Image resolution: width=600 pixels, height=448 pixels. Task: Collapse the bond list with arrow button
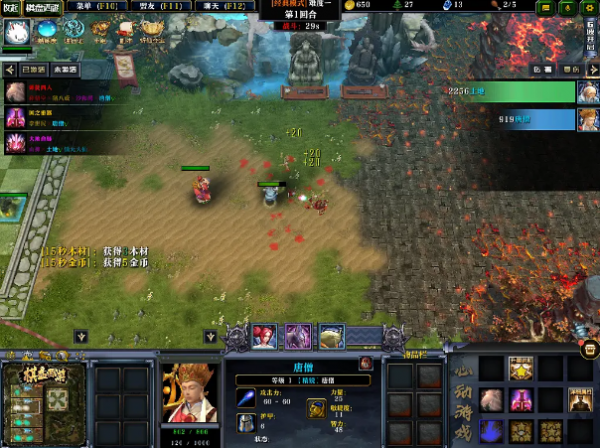tap(10, 70)
